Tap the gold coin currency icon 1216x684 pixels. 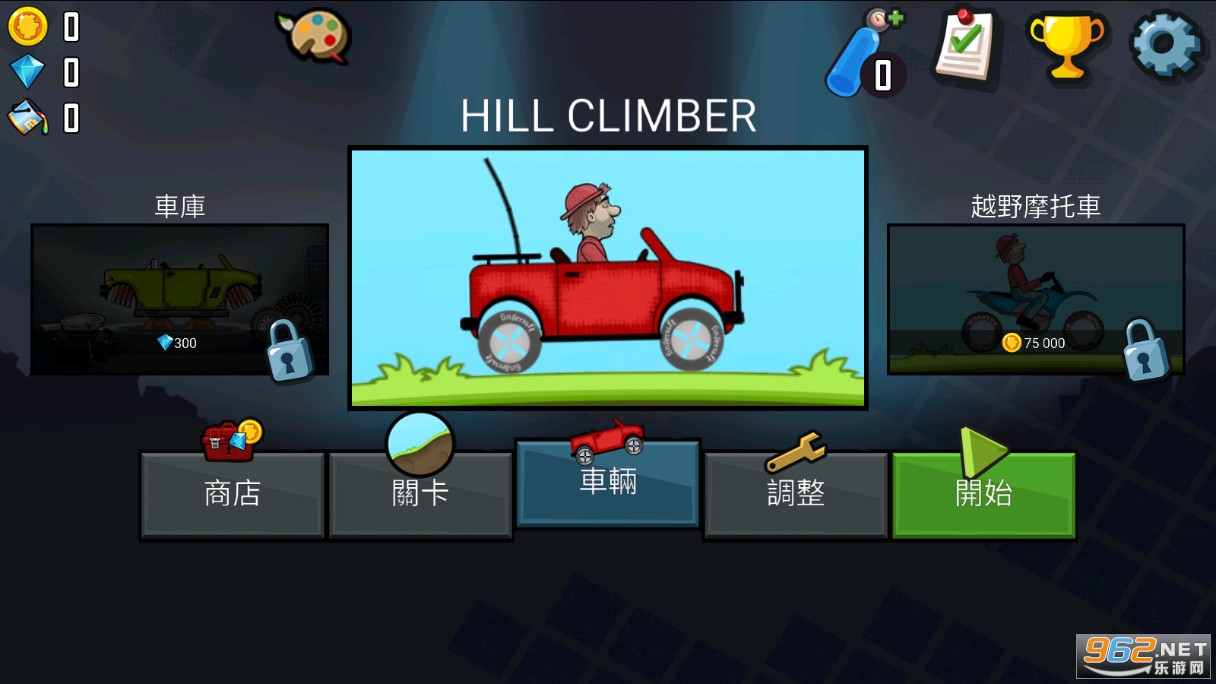(28, 27)
